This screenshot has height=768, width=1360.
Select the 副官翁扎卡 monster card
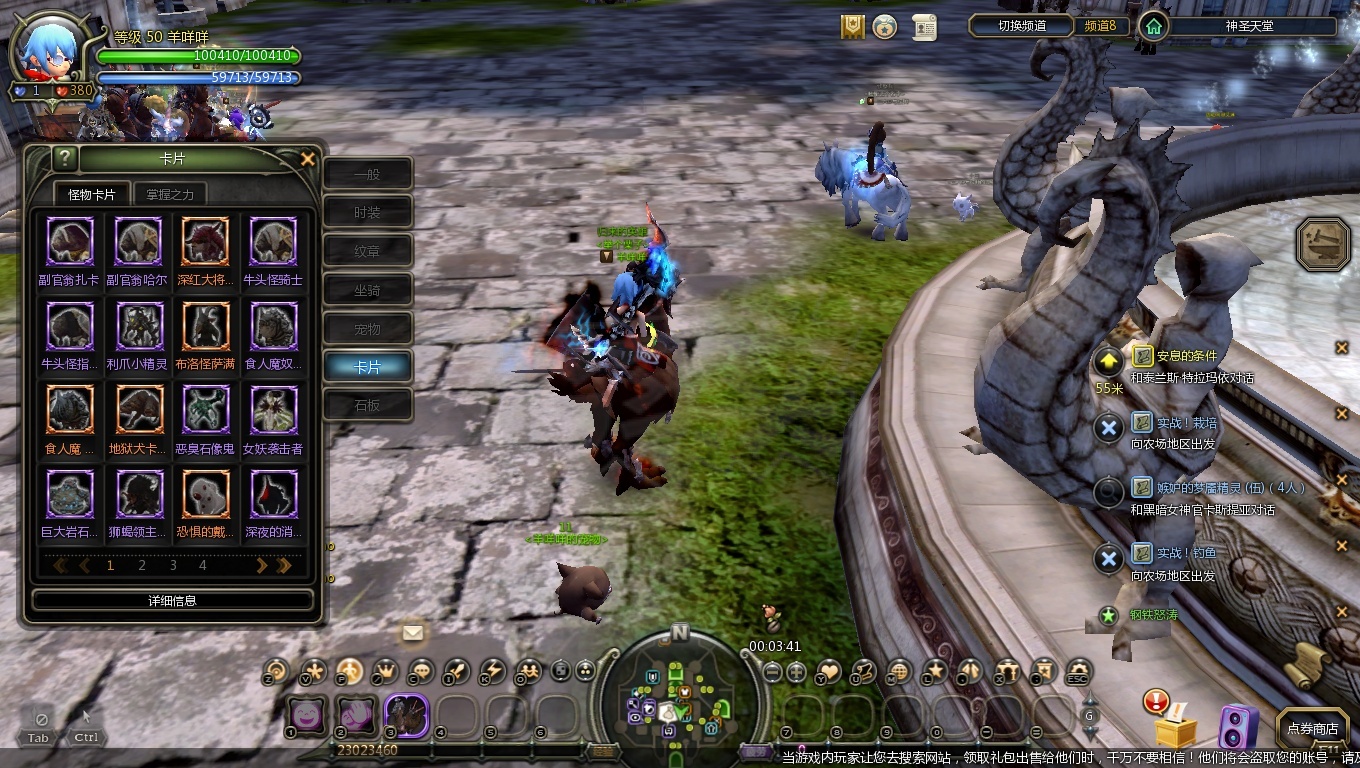pyautogui.click(x=70, y=241)
